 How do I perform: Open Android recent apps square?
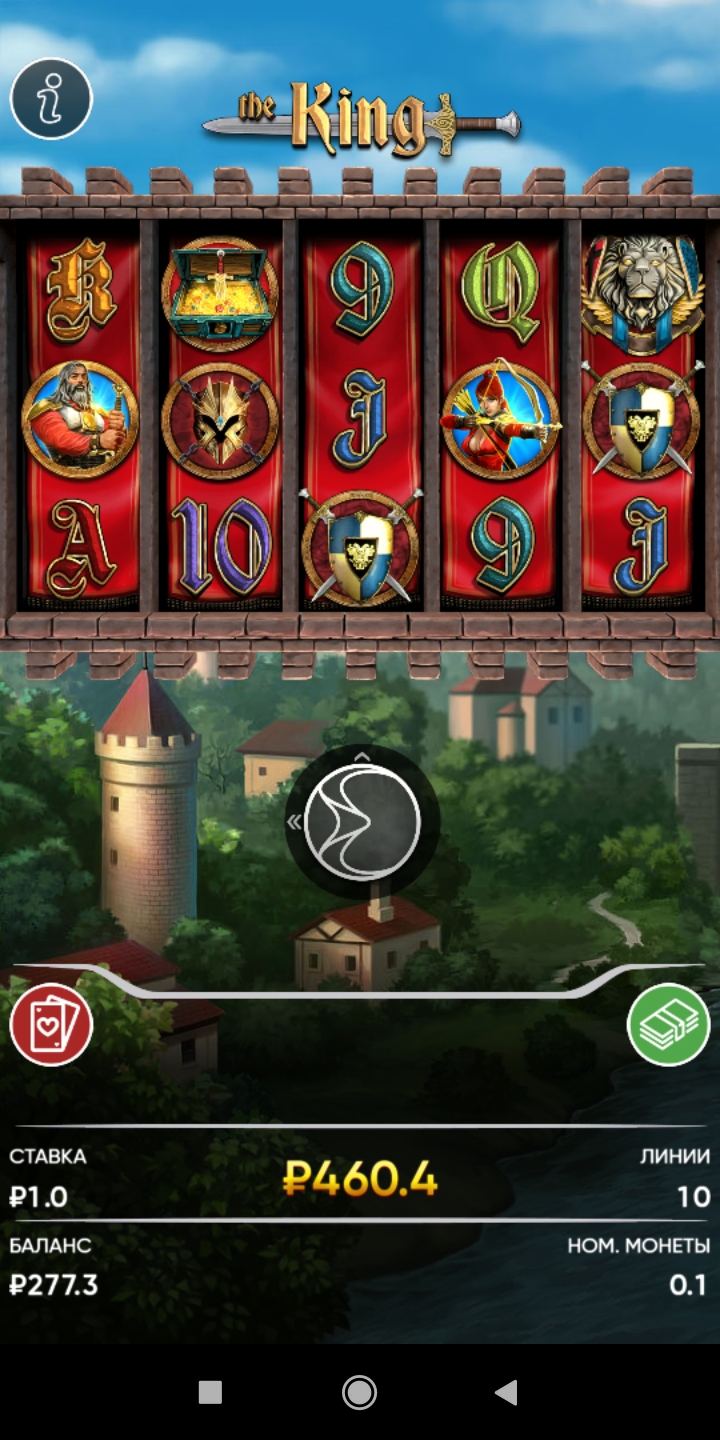click(210, 1392)
